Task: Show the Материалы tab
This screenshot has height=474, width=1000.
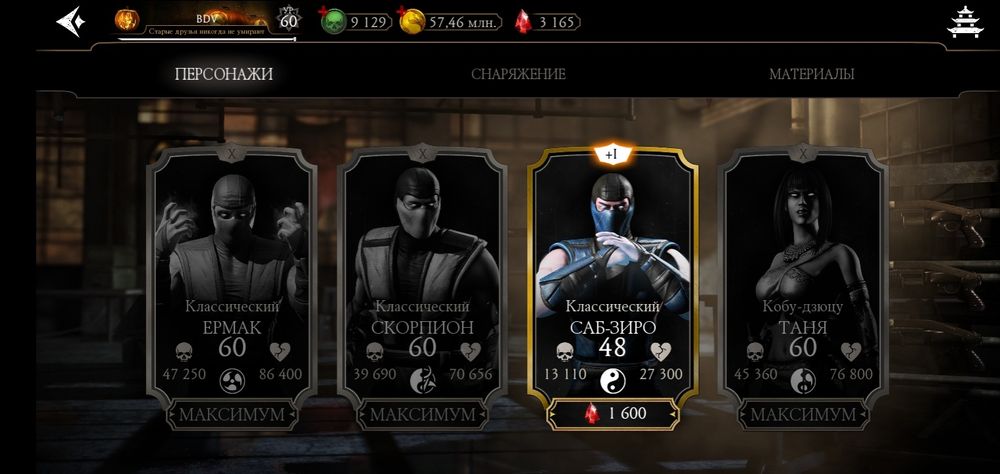Action: pos(811,74)
